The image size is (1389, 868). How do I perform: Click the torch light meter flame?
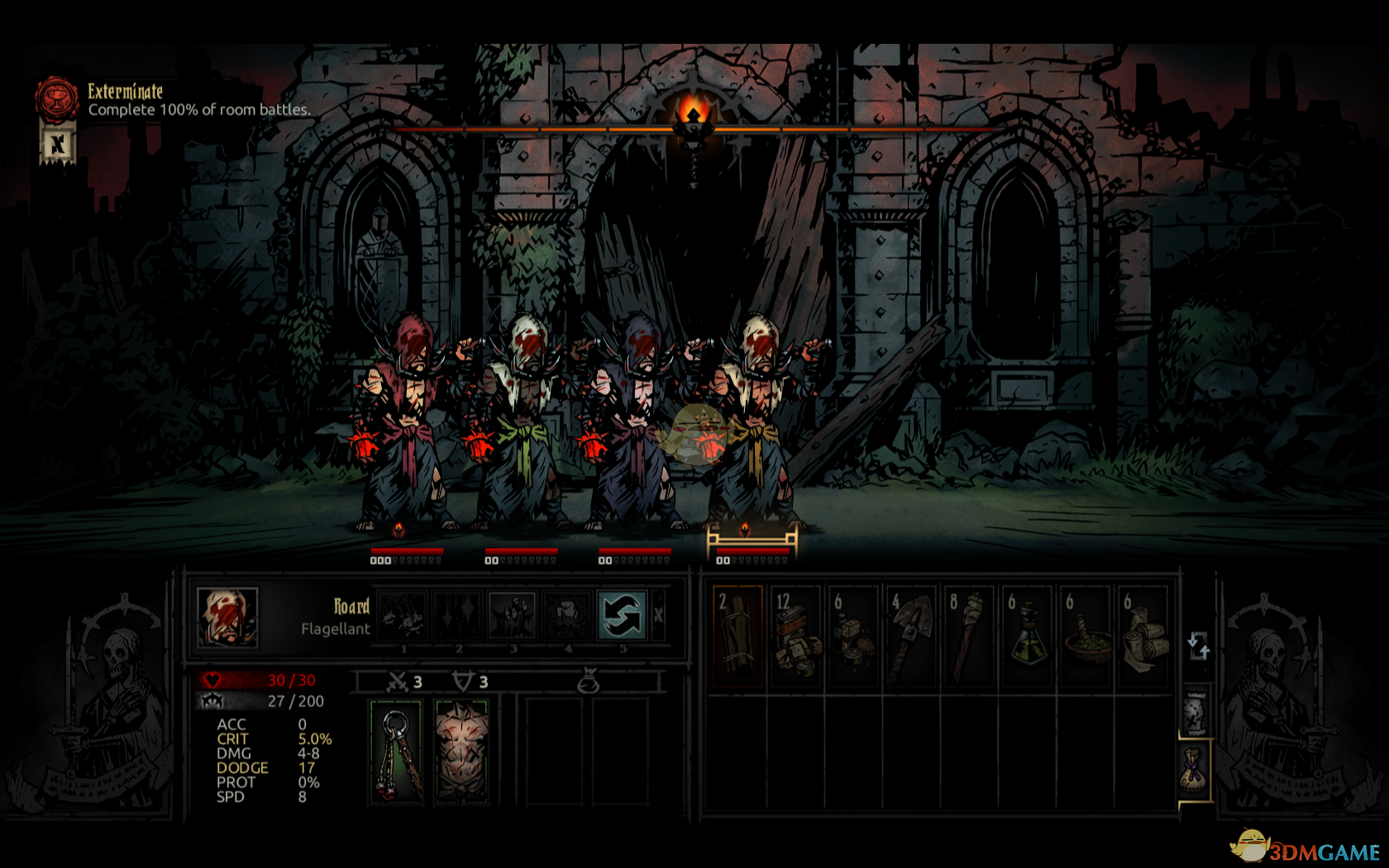[693, 113]
